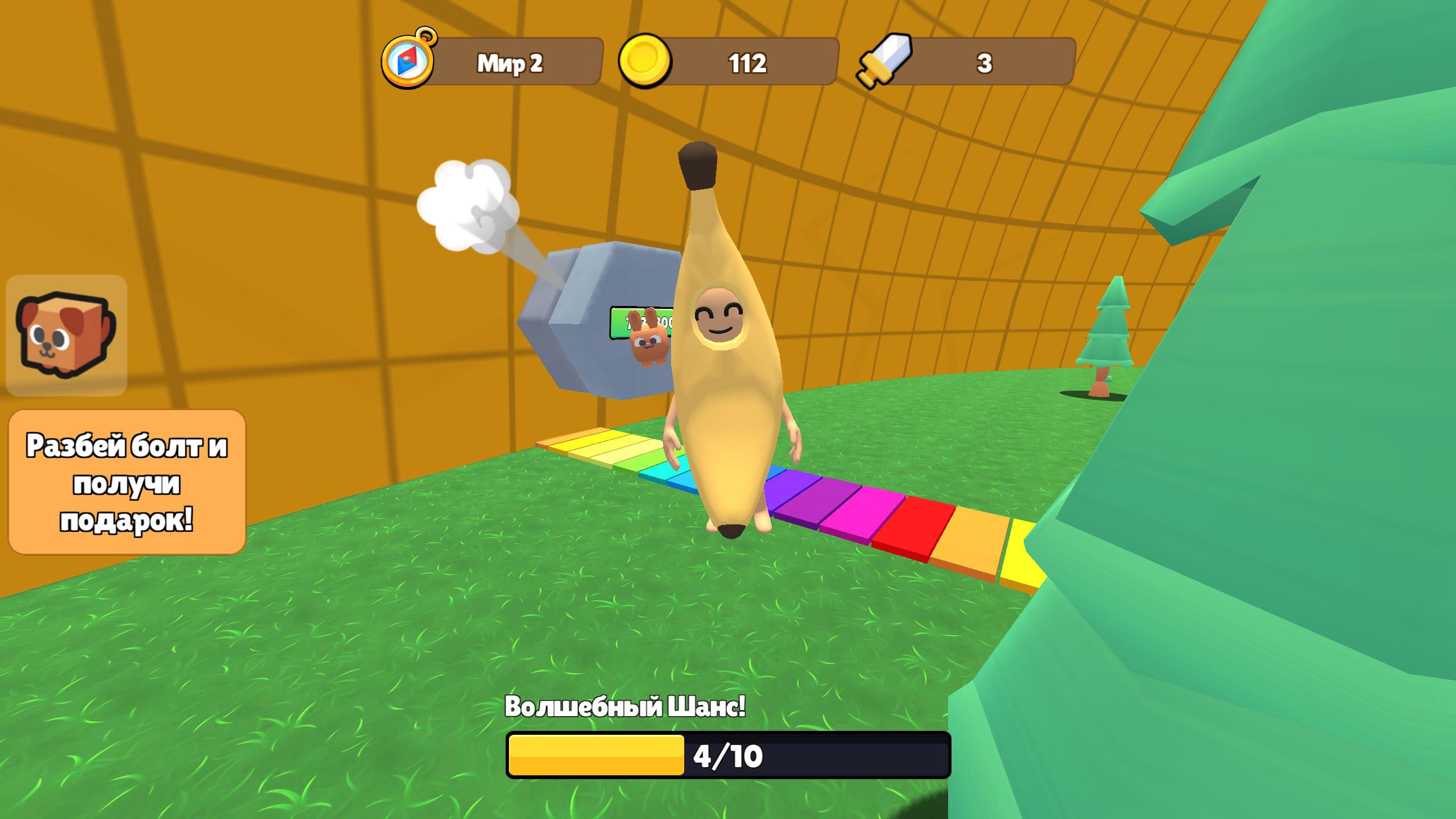Image resolution: width=1456 pixels, height=819 pixels.
Task: Select the sword power icon
Action: 885,61
